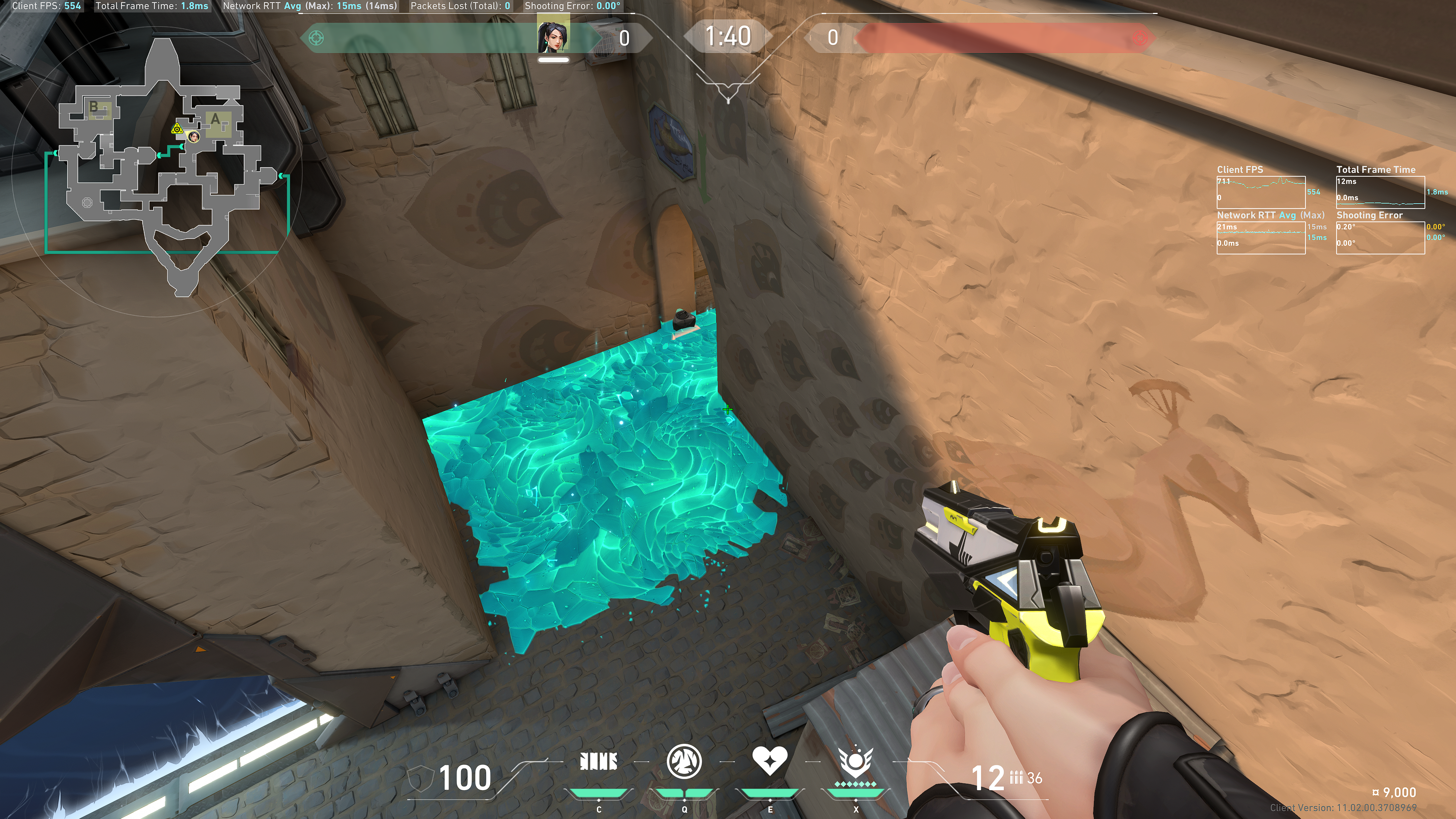
Task: Click the Network RTT graph panel
Action: tap(1260, 237)
